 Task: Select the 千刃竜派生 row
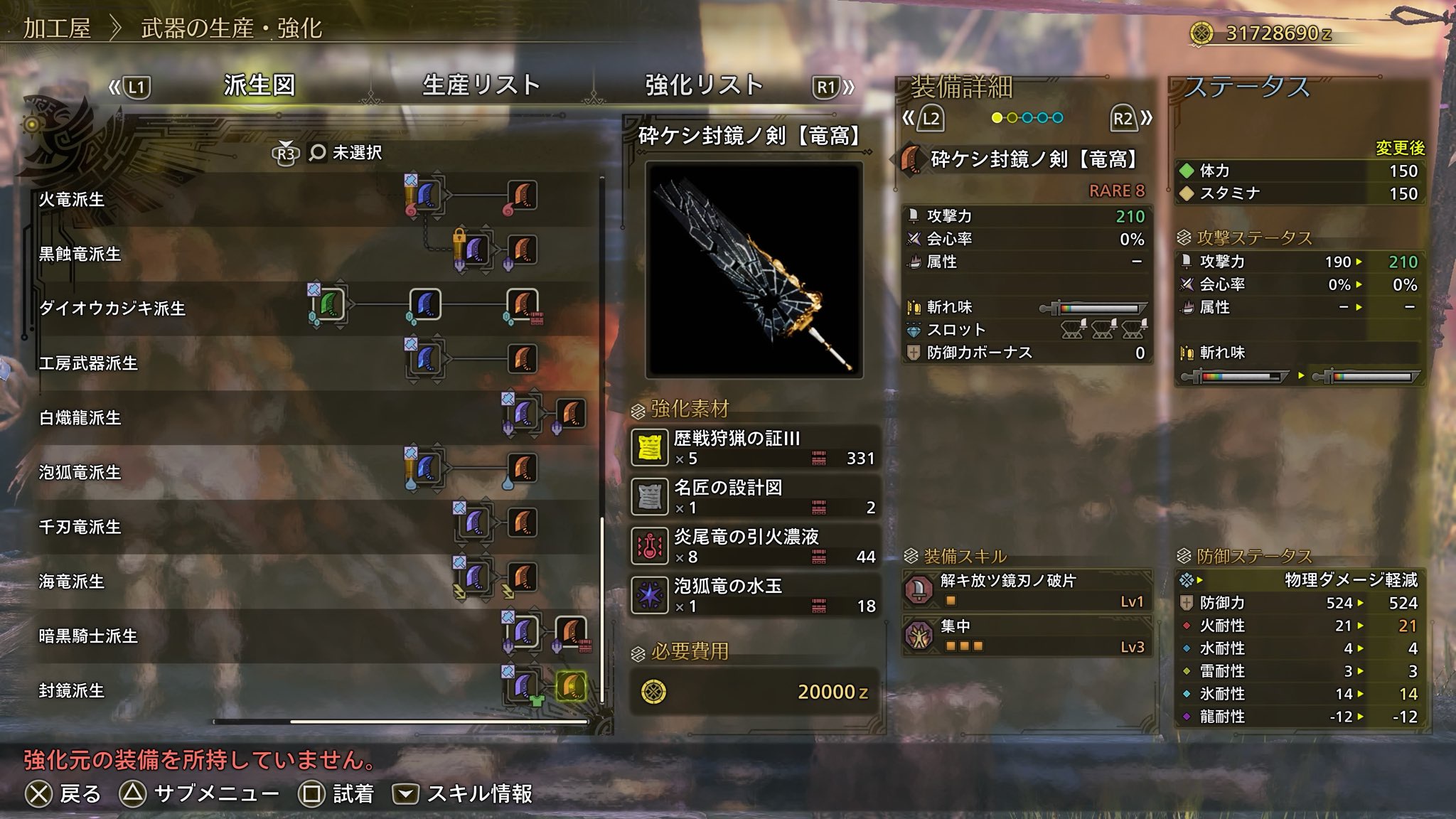pos(80,527)
